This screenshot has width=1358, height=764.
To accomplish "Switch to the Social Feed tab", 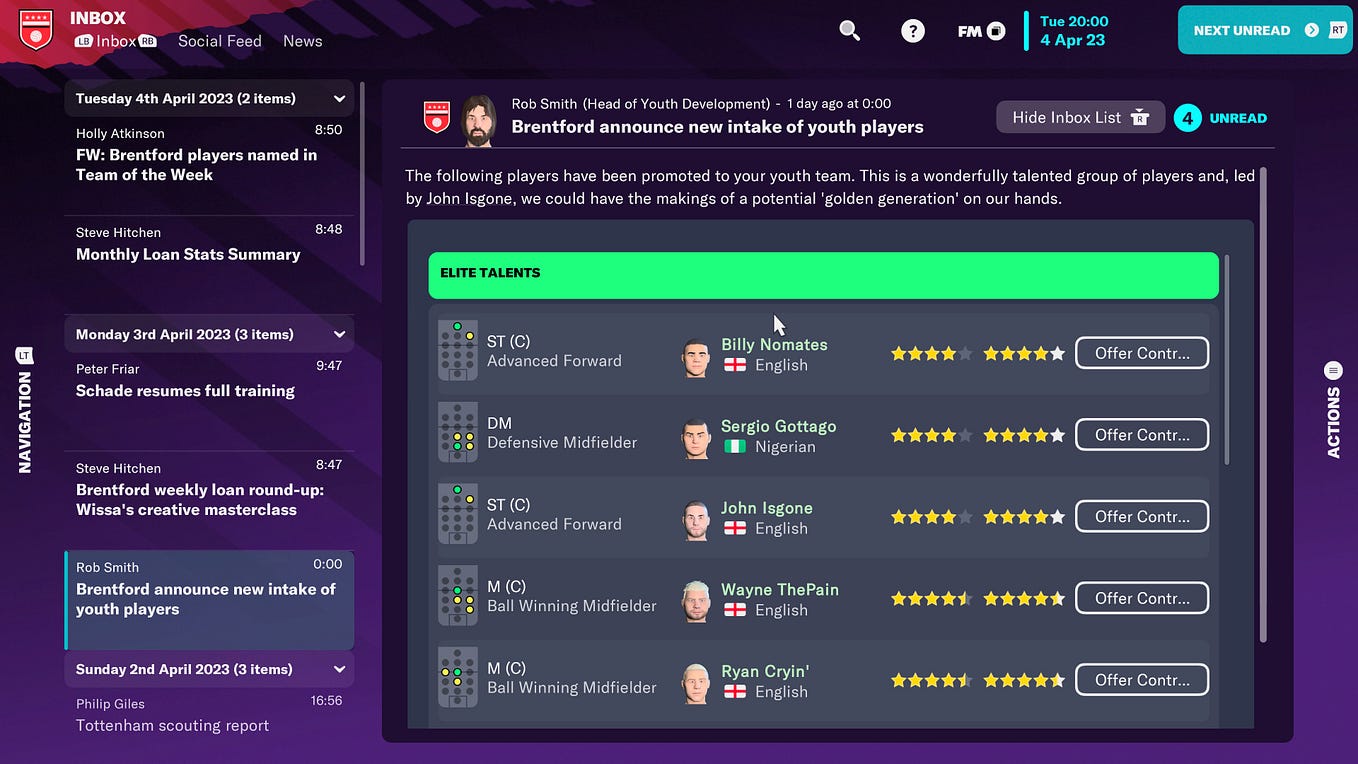I will (x=219, y=41).
